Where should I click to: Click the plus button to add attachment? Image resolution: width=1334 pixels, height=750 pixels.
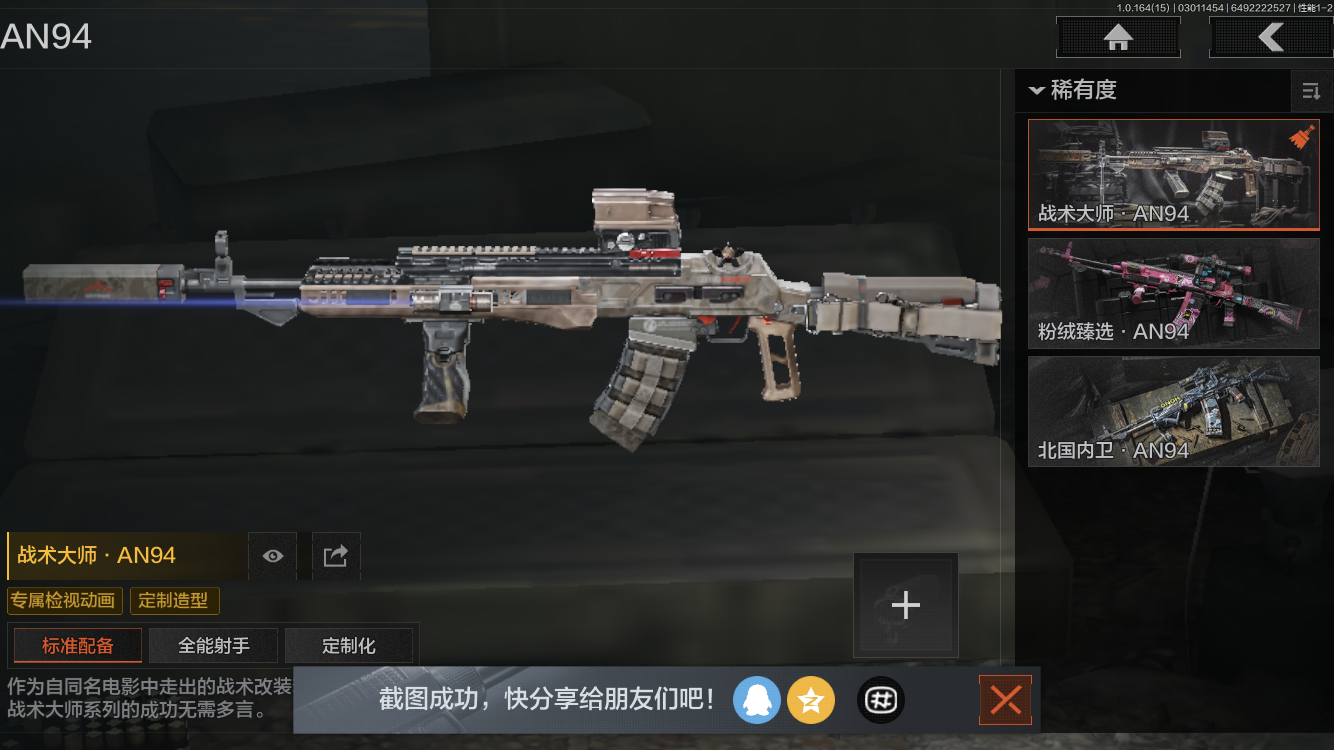pos(905,604)
